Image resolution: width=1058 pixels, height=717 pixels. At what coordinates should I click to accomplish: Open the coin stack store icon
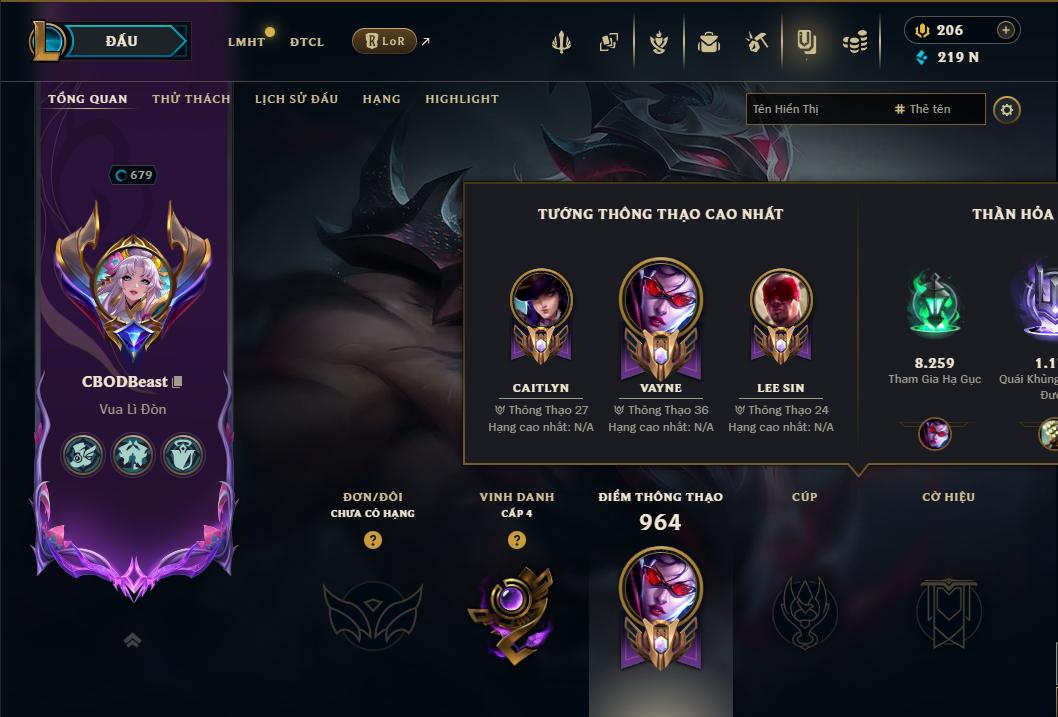[854, 42]
